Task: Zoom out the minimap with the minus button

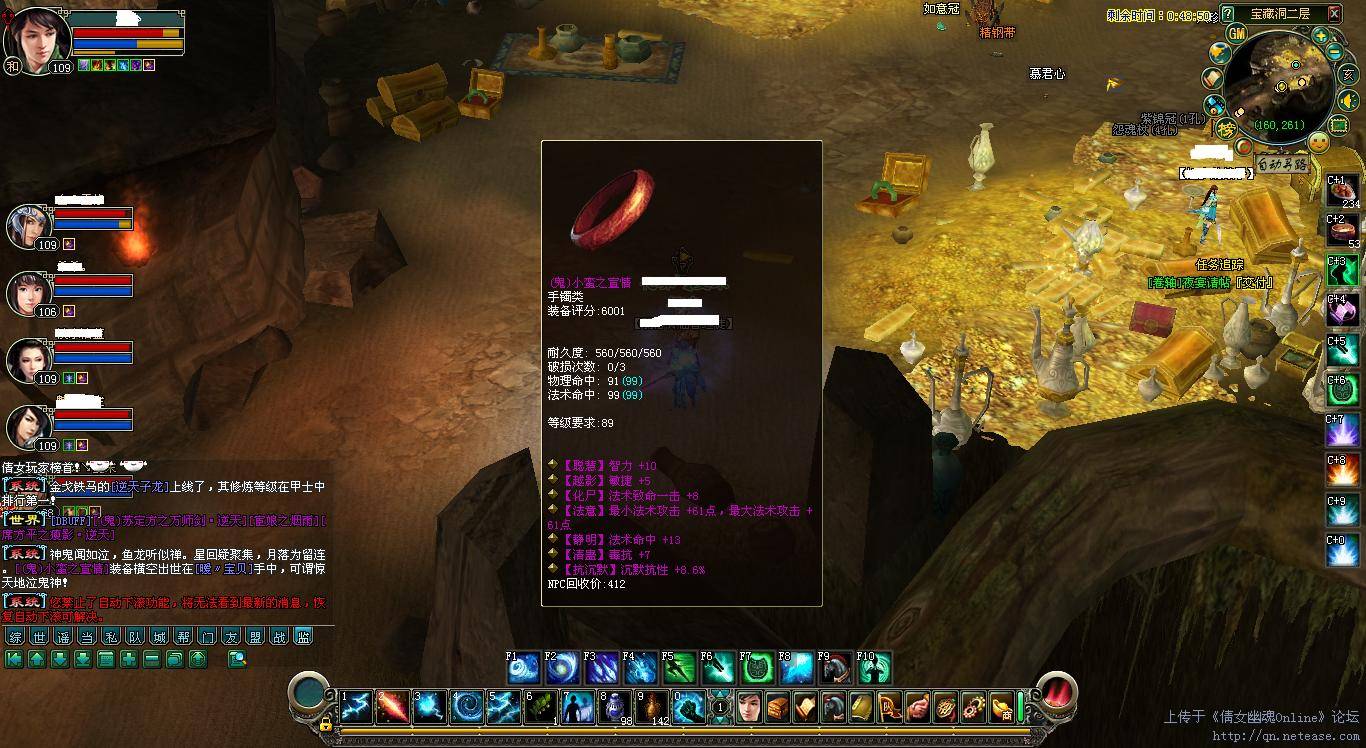Action: click(x=1335, y=53)
